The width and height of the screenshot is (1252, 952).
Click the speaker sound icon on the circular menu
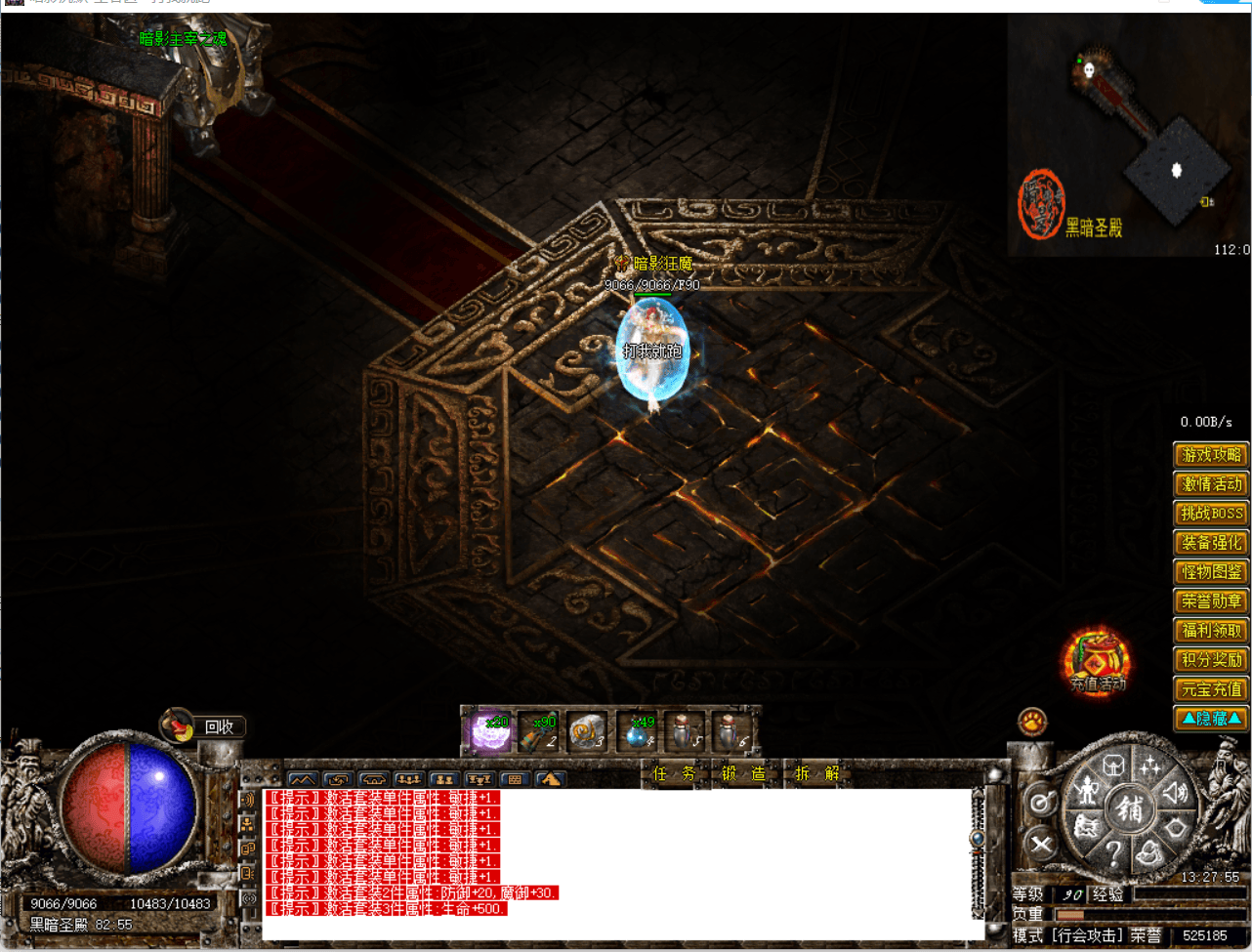[1175, 792]
